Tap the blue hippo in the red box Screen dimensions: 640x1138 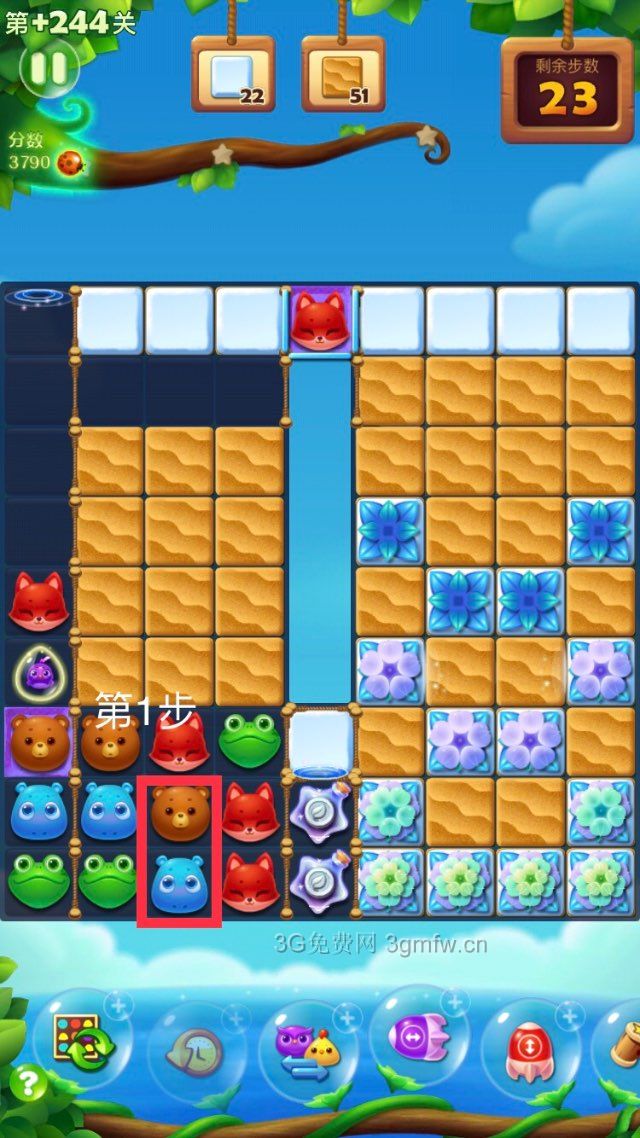click(179, 882)
